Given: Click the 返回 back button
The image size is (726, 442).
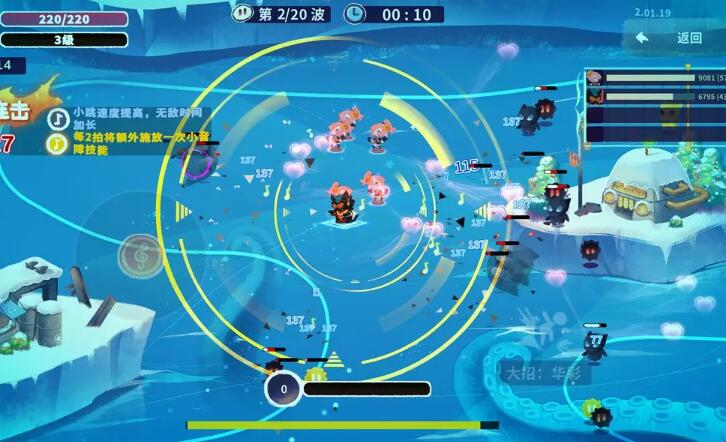Looking at the screenshot, I should (x=675, y=38).
